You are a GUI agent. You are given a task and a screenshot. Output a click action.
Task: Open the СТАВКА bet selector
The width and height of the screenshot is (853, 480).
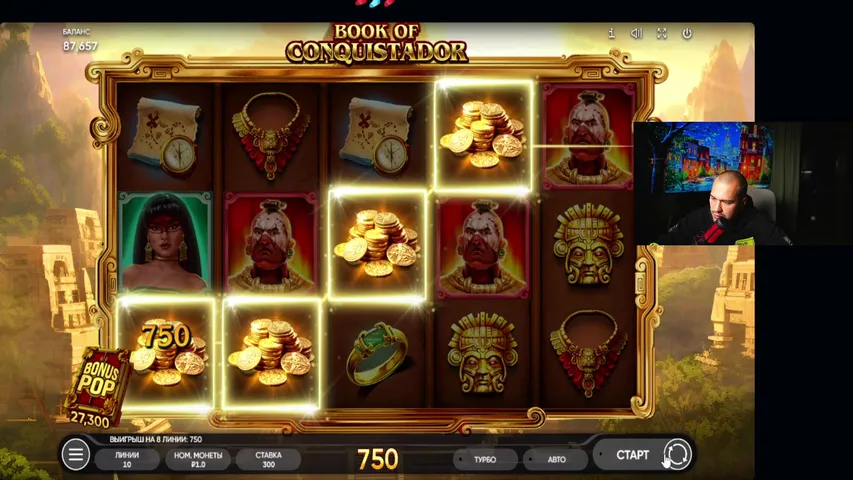pos(268,459)
